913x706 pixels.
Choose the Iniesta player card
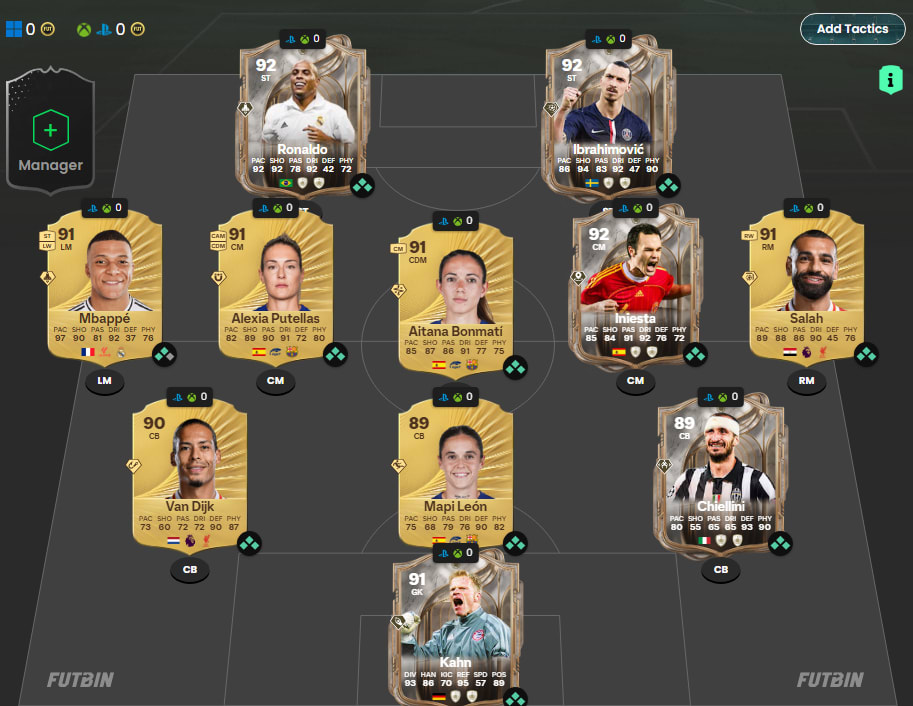[635, 282]
